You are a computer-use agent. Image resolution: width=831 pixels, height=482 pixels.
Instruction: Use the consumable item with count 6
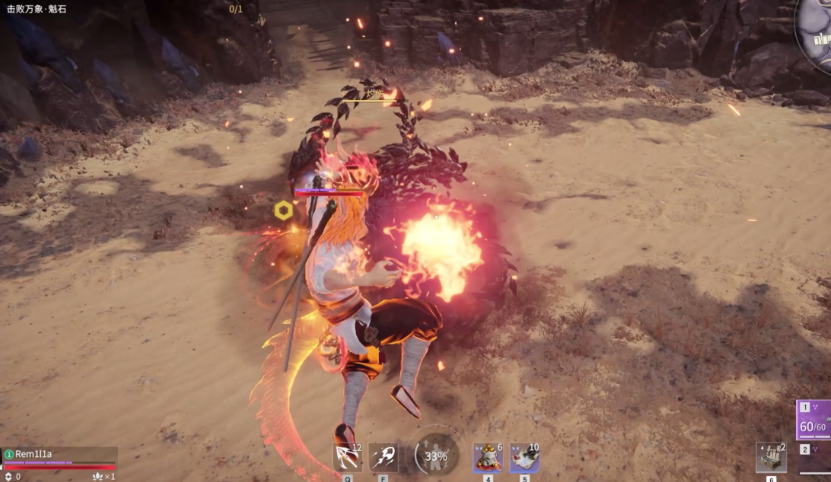tap(488, 457)
